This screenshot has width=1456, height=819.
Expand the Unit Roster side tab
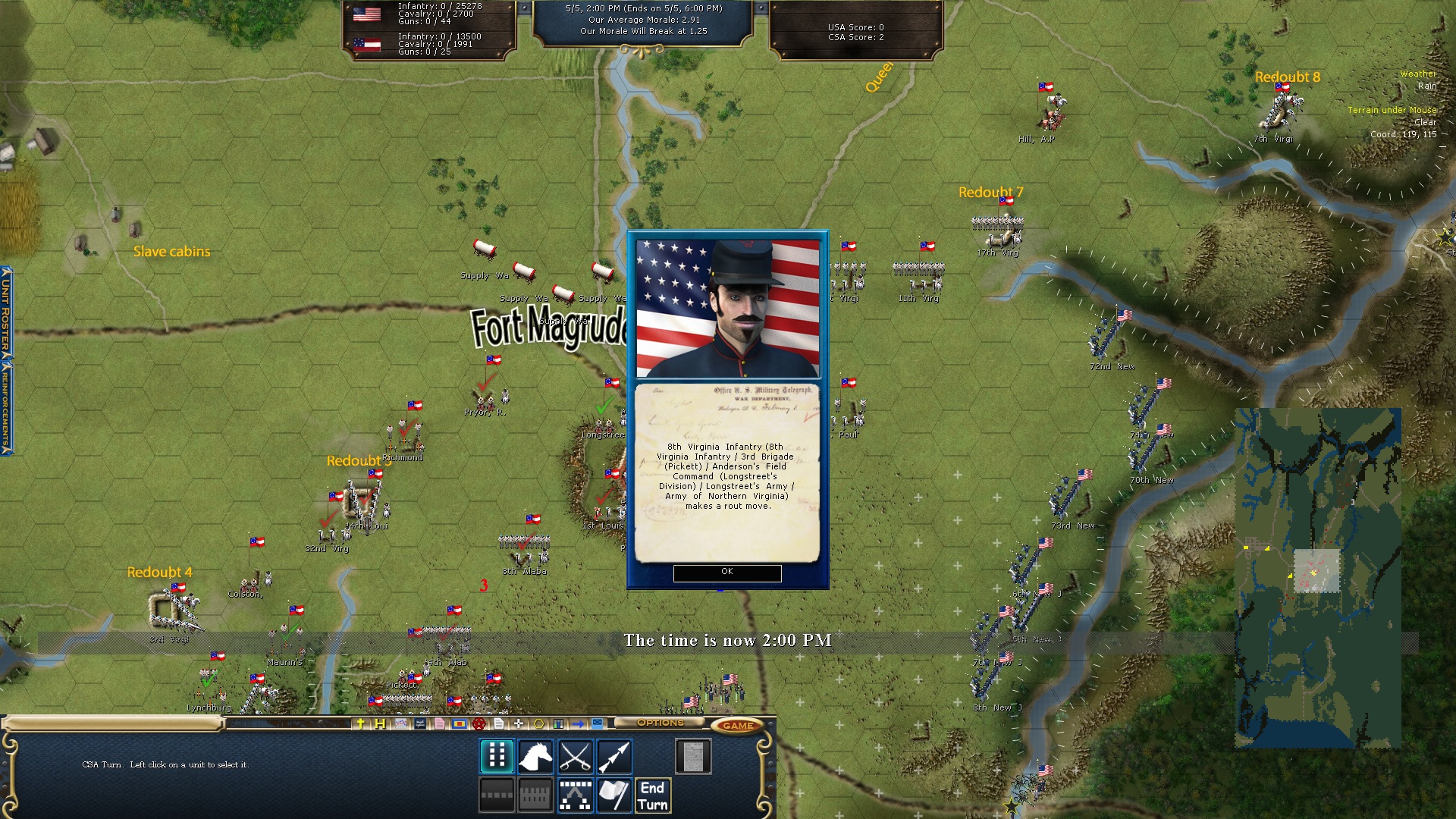[5, 312]
